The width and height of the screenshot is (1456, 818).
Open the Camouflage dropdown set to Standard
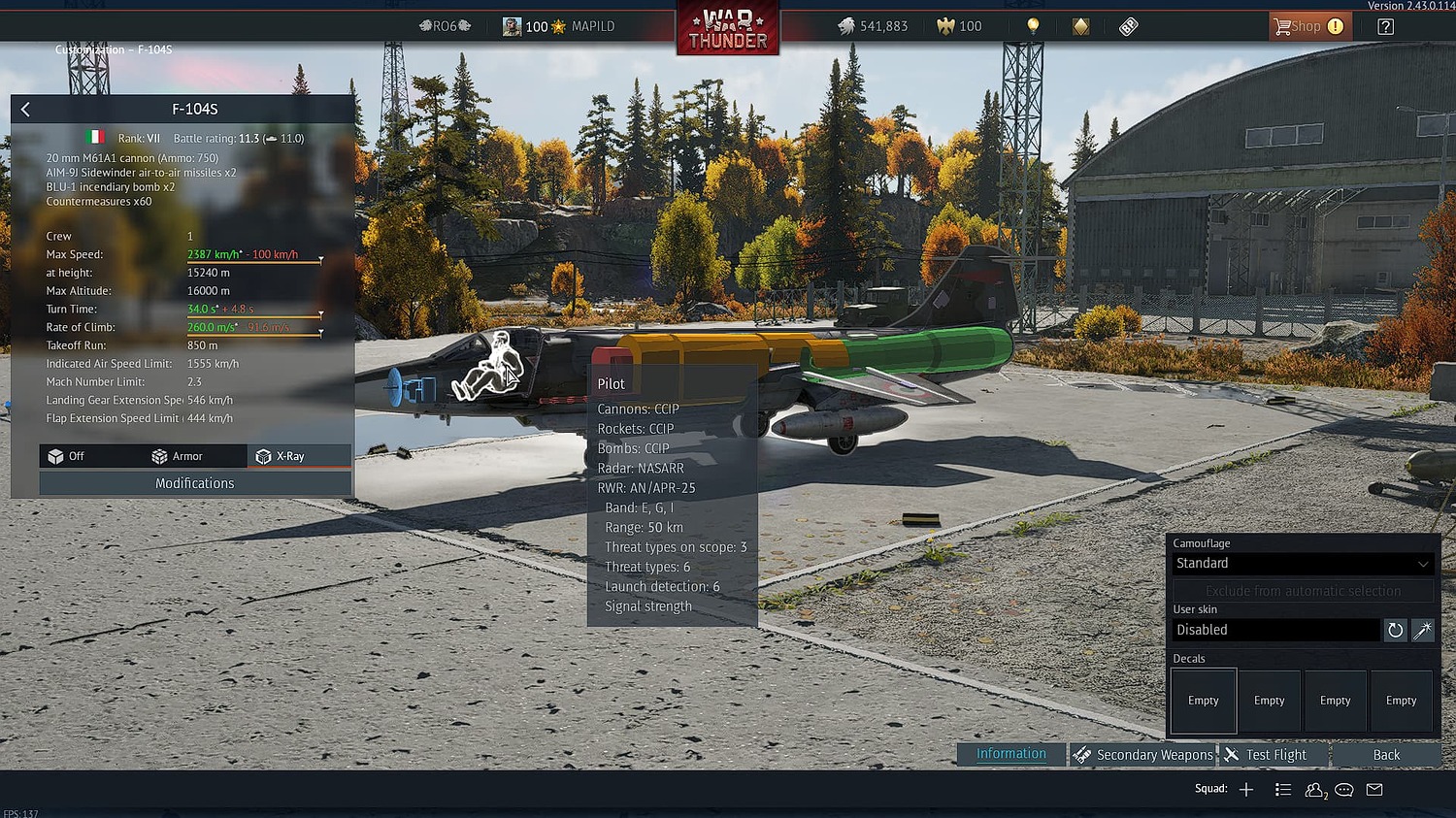[1302, 564]
